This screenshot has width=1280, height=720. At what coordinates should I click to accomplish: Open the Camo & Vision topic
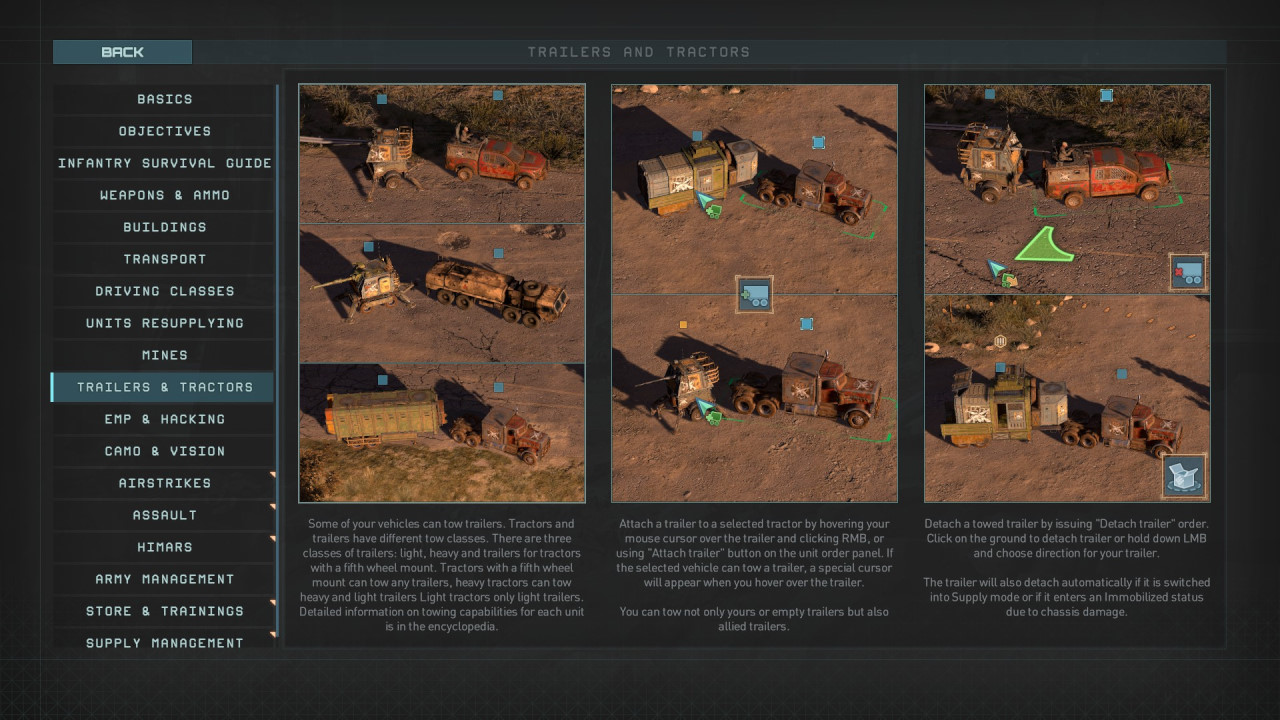point(164,451)
